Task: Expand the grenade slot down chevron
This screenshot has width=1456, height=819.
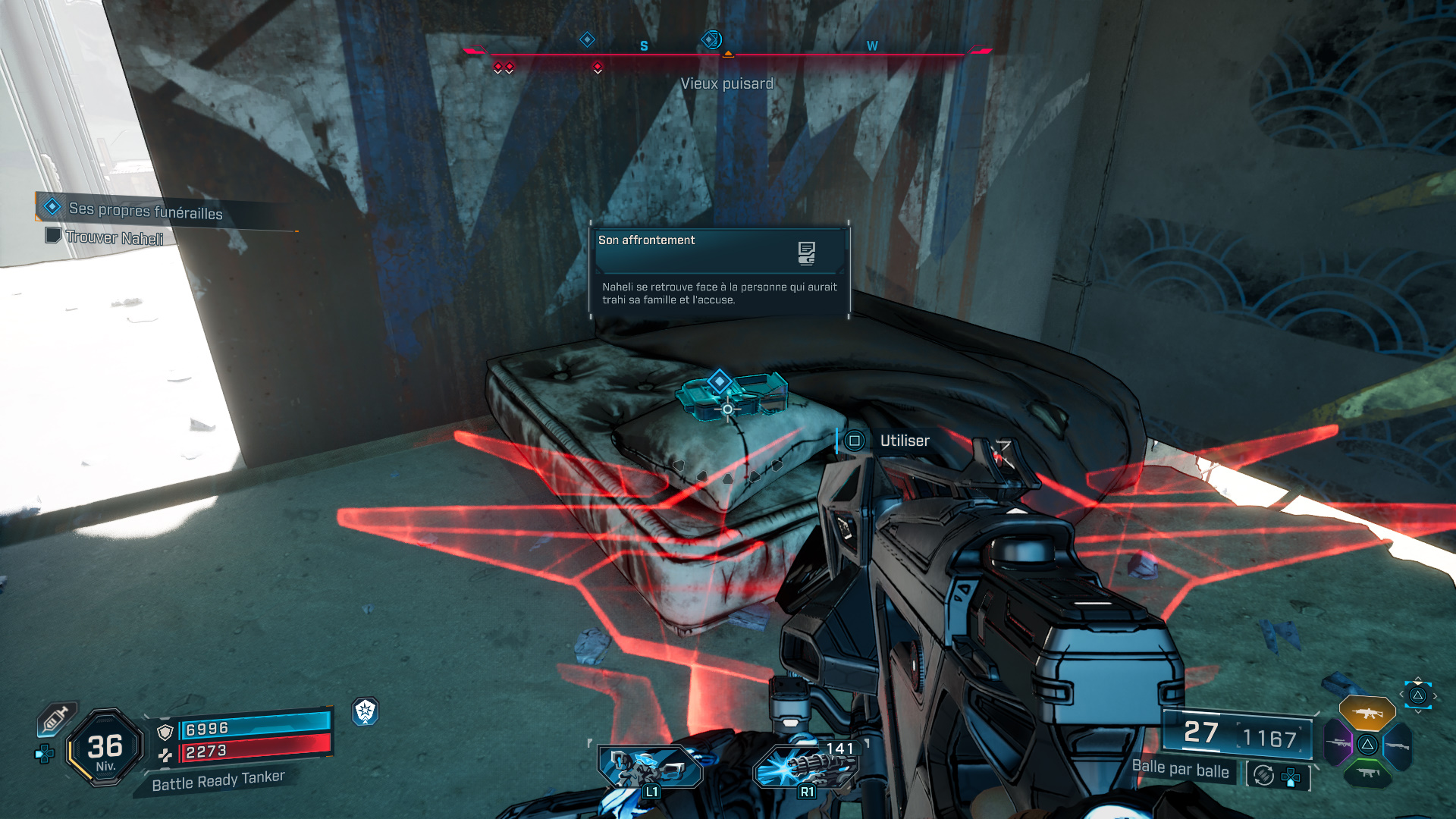Action: pos(1418,711)
